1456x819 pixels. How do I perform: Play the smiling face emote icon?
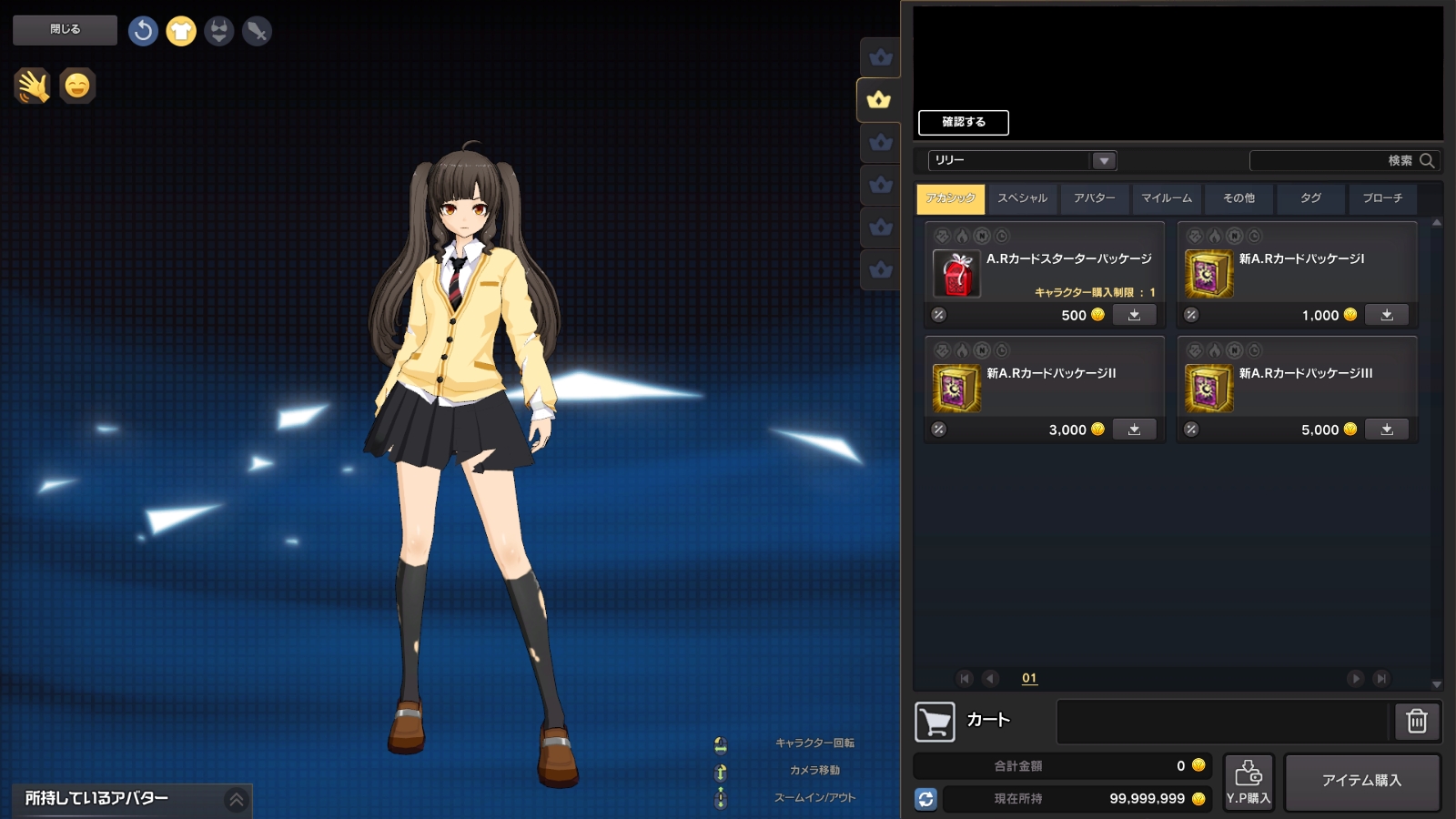(x=77, y=87)
